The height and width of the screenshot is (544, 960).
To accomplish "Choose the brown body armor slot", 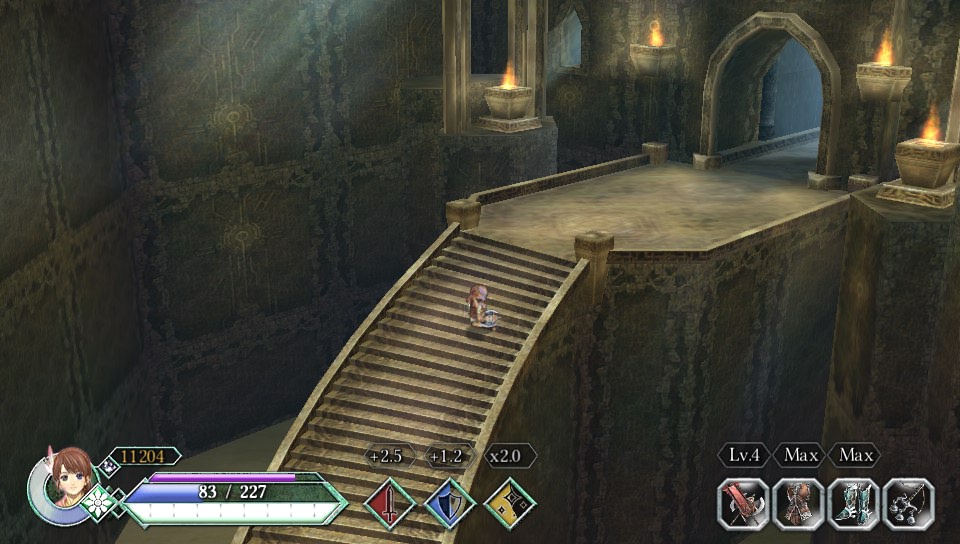I will [x=799, y=503].
